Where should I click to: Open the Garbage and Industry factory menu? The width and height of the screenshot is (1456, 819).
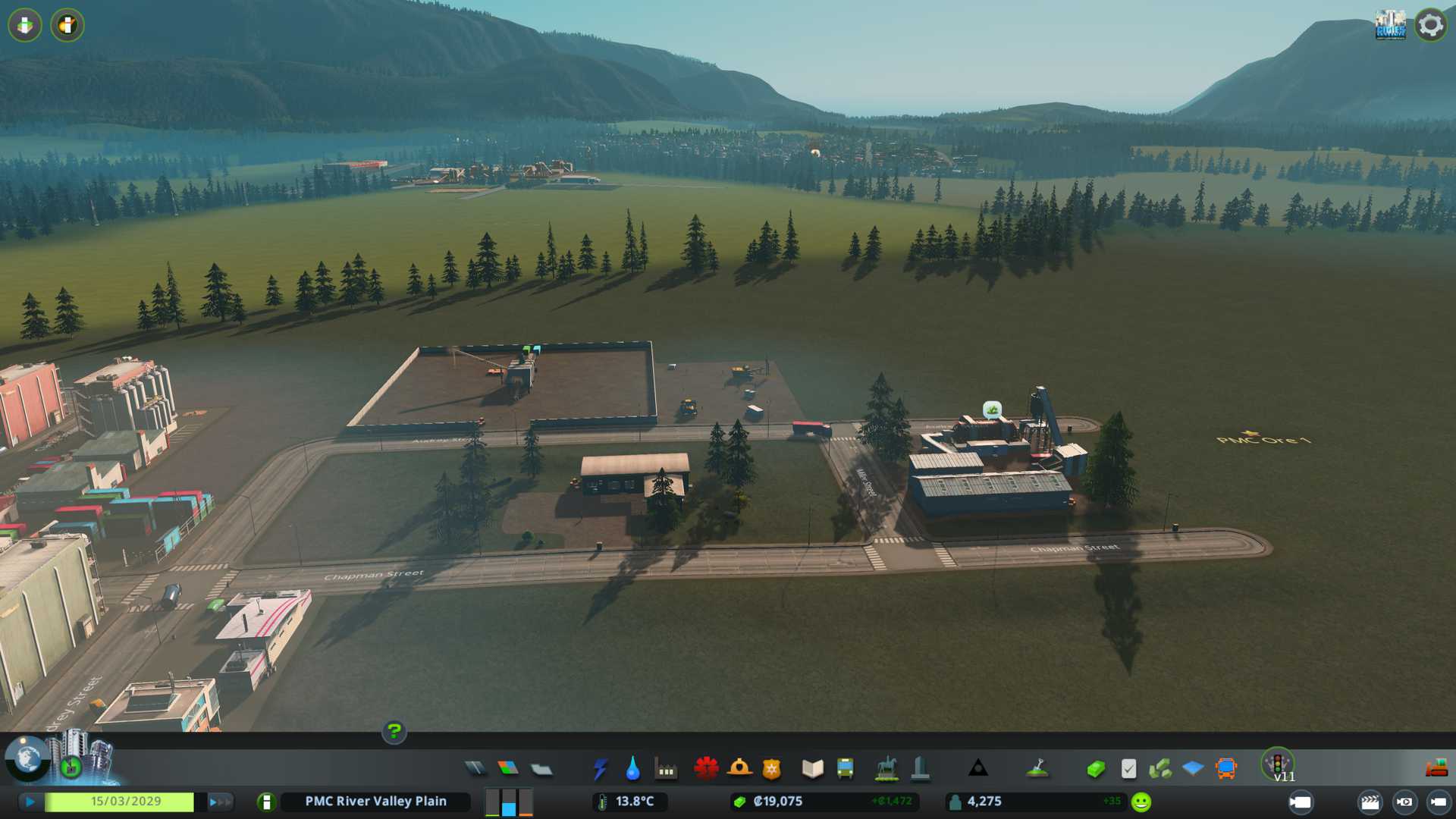pos(666,769)
